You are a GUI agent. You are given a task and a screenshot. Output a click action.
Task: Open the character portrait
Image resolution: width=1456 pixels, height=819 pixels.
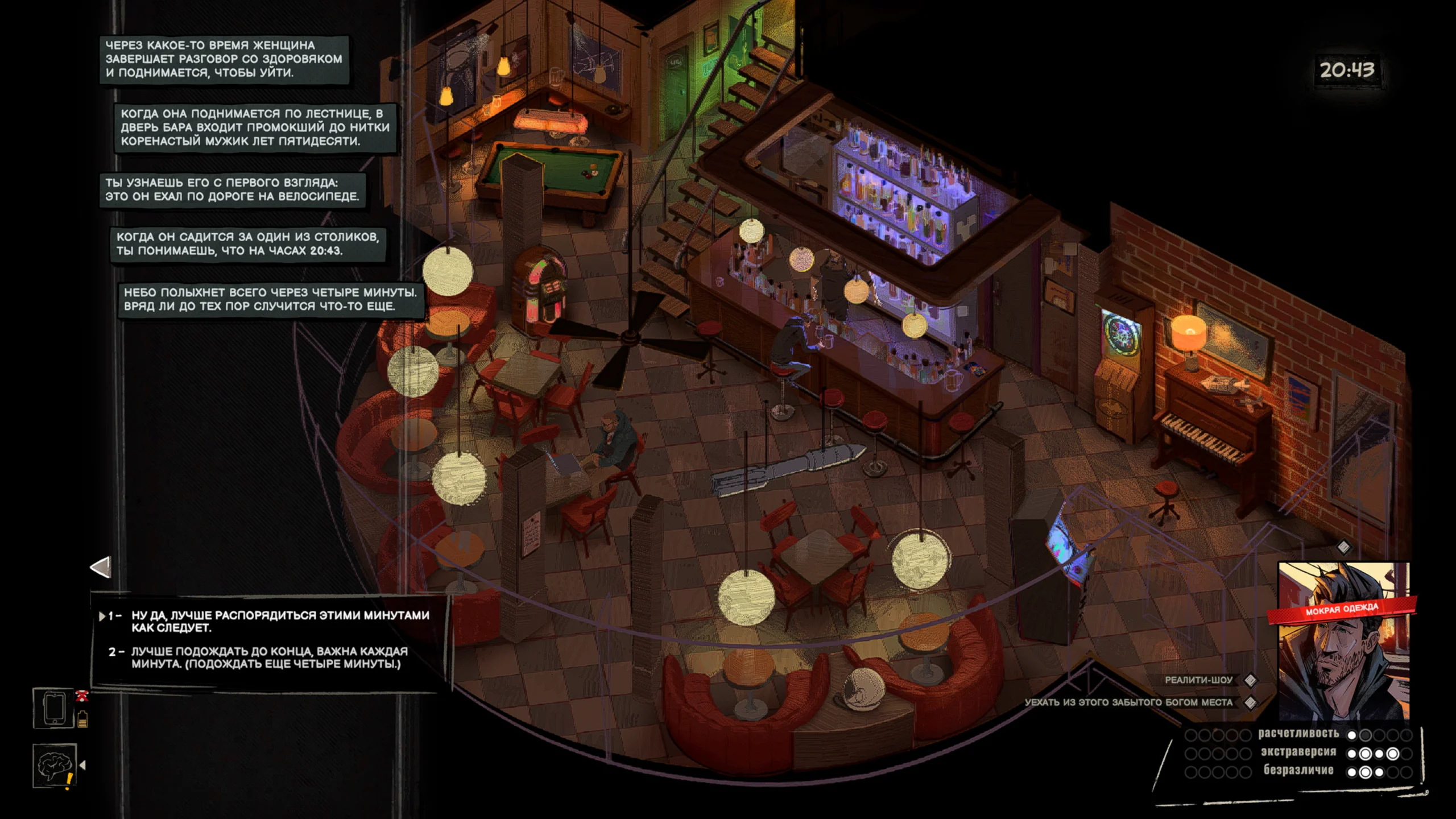[1343, 643]
